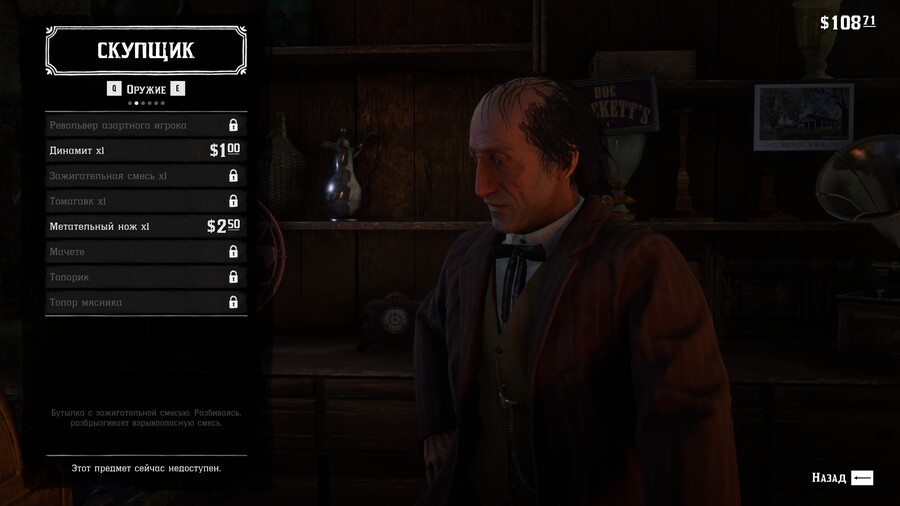Highlight the locked Топорик entry
This screenshot has width=900, height=506.
[145, 277]
